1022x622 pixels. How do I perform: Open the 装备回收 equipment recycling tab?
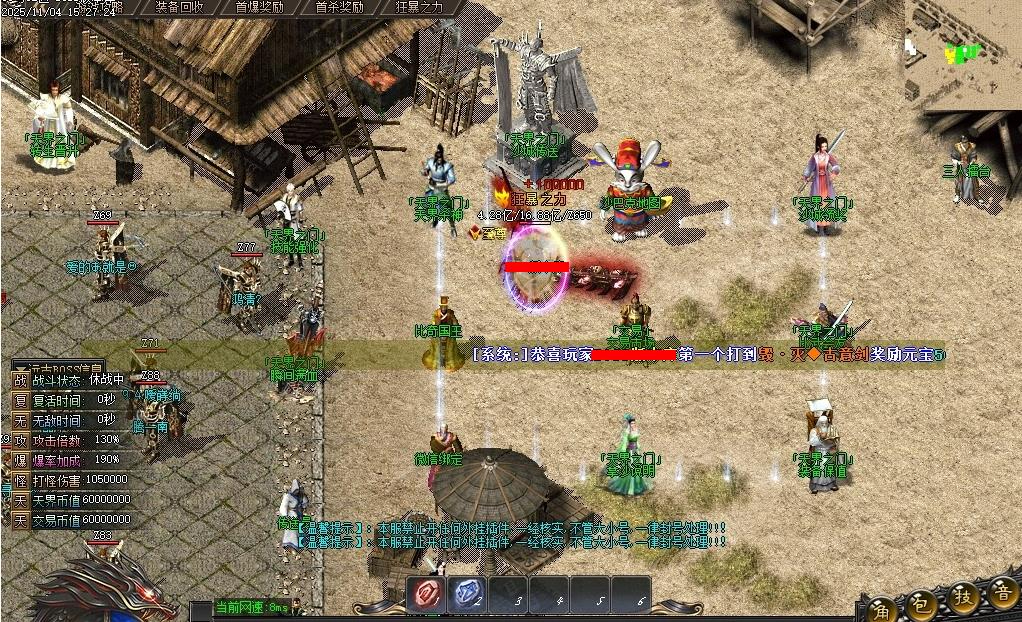point(181,6)
